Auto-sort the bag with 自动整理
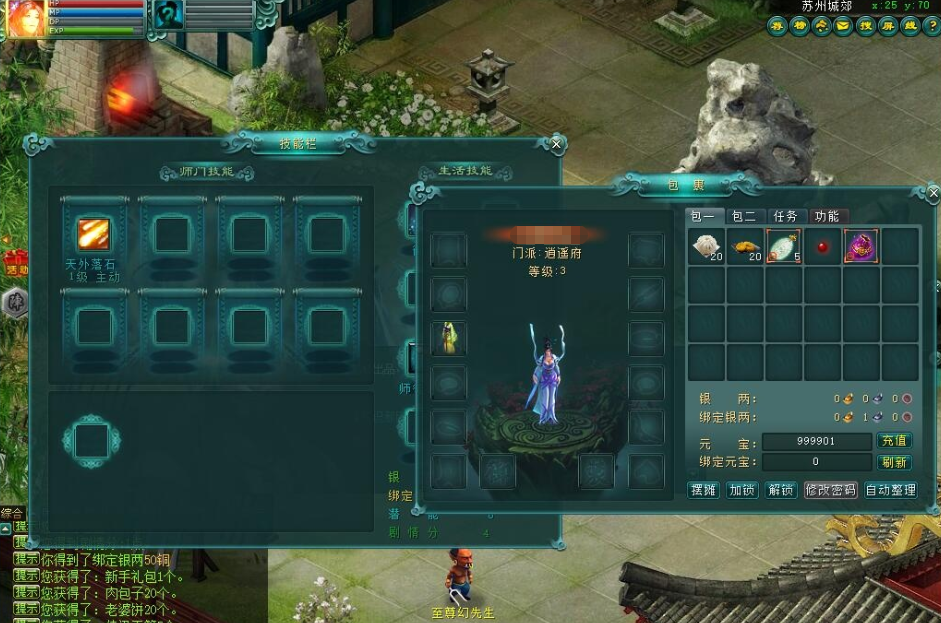This screenshot has width=941, height=623. tap(890, 491)
